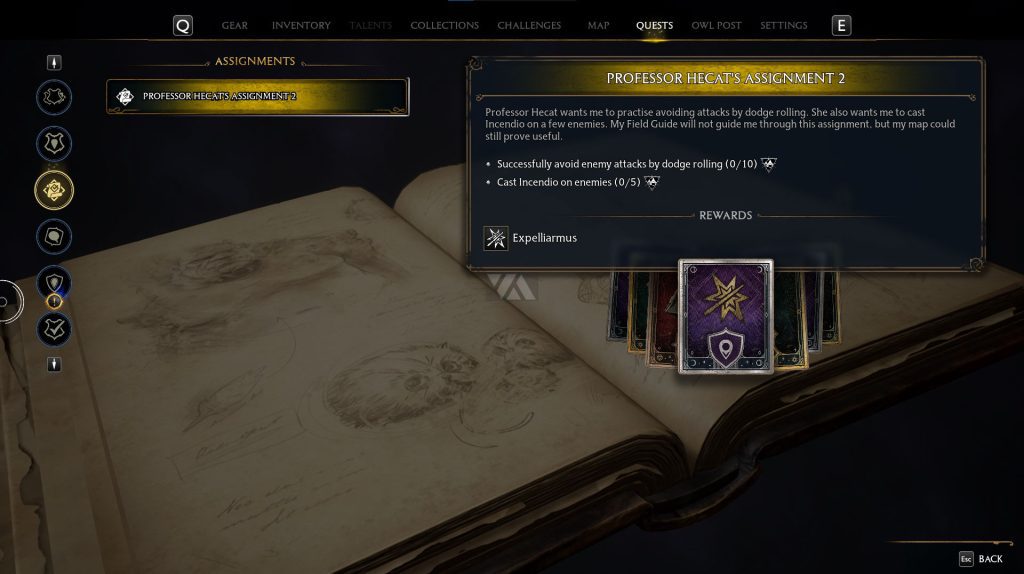Open the Talents tab
This screenshot has height=574, width=1024.
(x=370, y=25)
